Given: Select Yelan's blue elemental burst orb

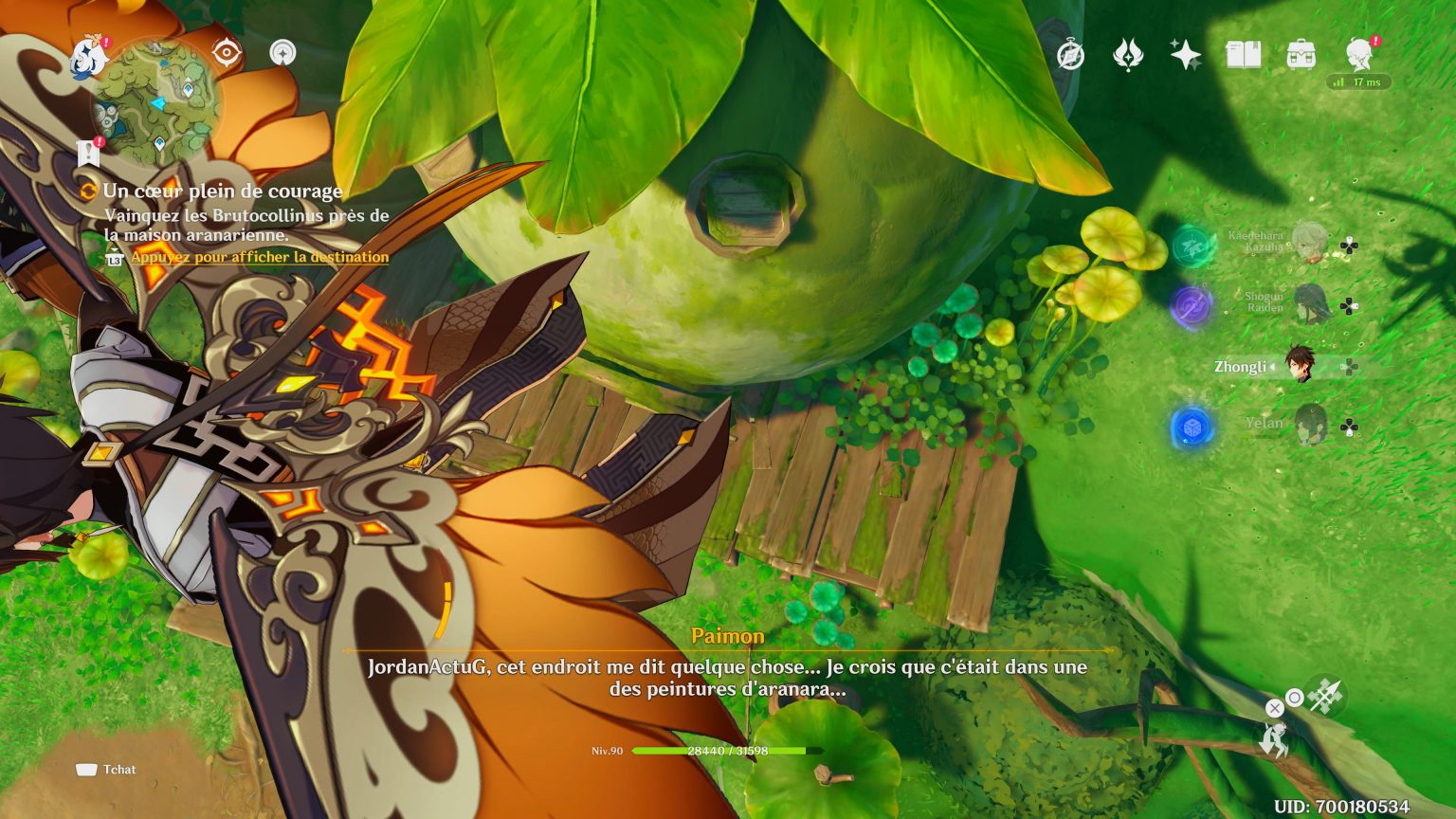Looking at the screenshot, I should (1190, 427).
